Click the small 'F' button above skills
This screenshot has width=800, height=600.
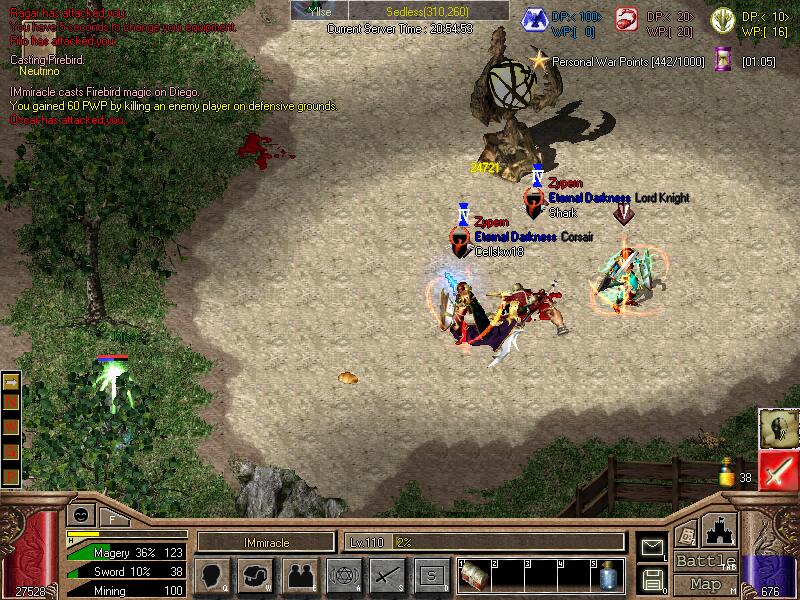point(111,518)
